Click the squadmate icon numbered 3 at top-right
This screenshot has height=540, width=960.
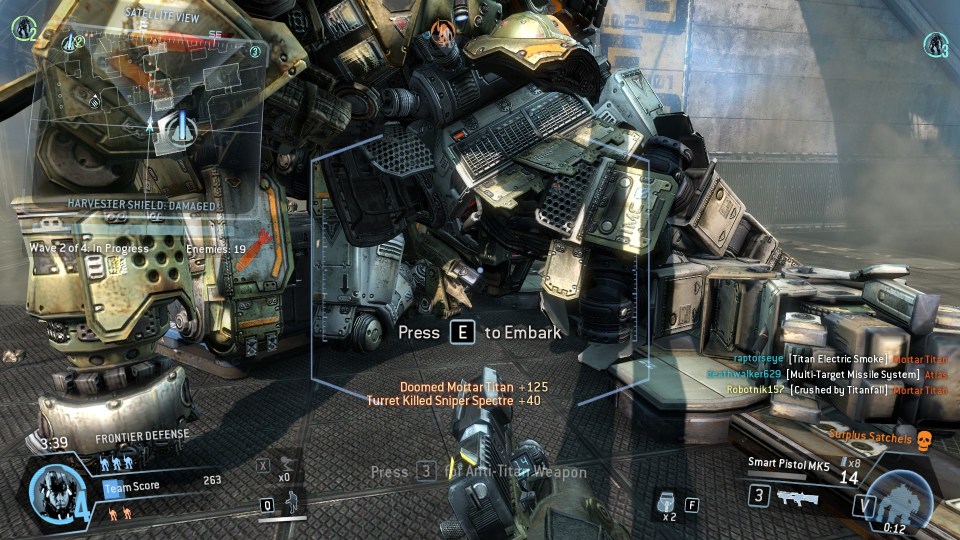click(x=935, y=44)
